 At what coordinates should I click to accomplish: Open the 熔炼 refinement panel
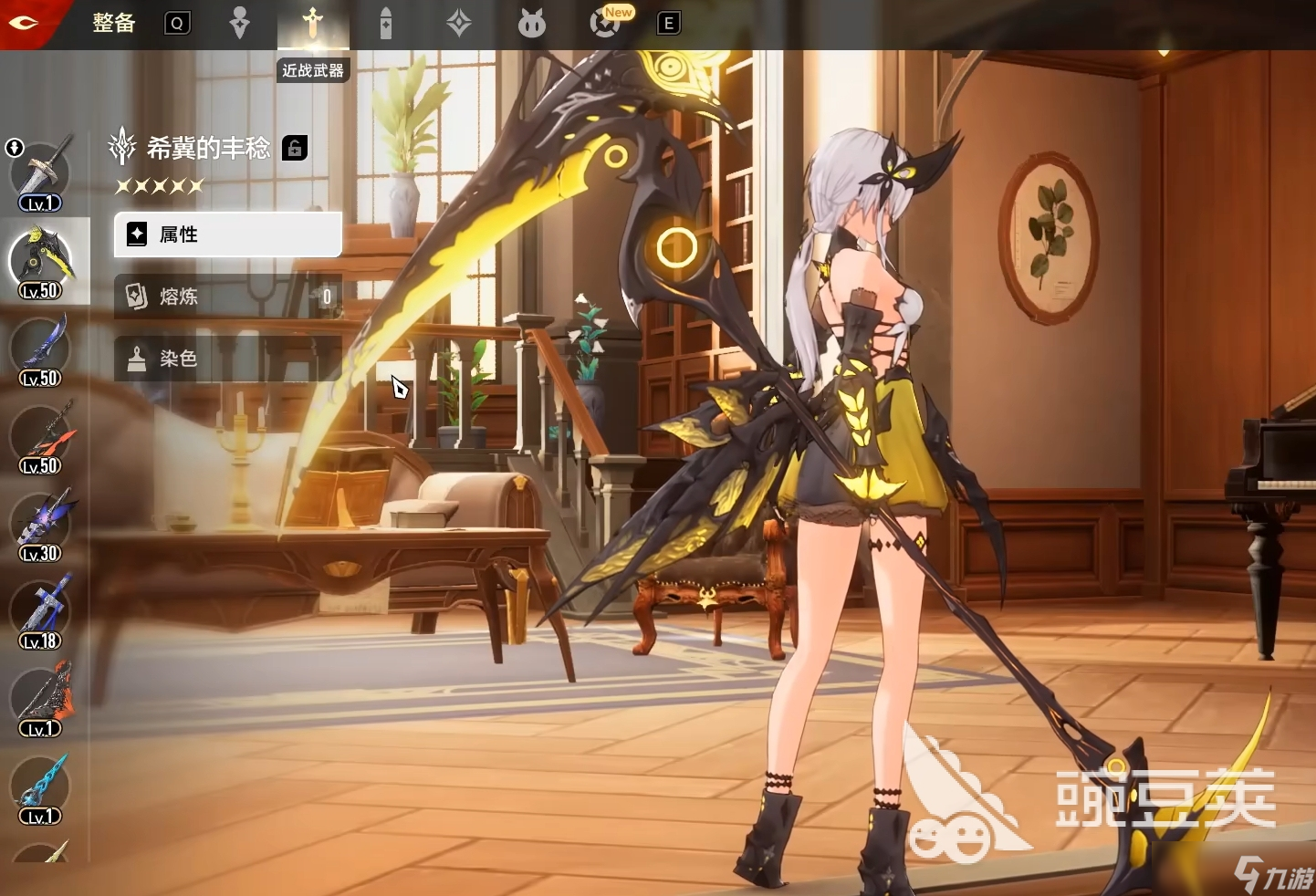(227, 297)
